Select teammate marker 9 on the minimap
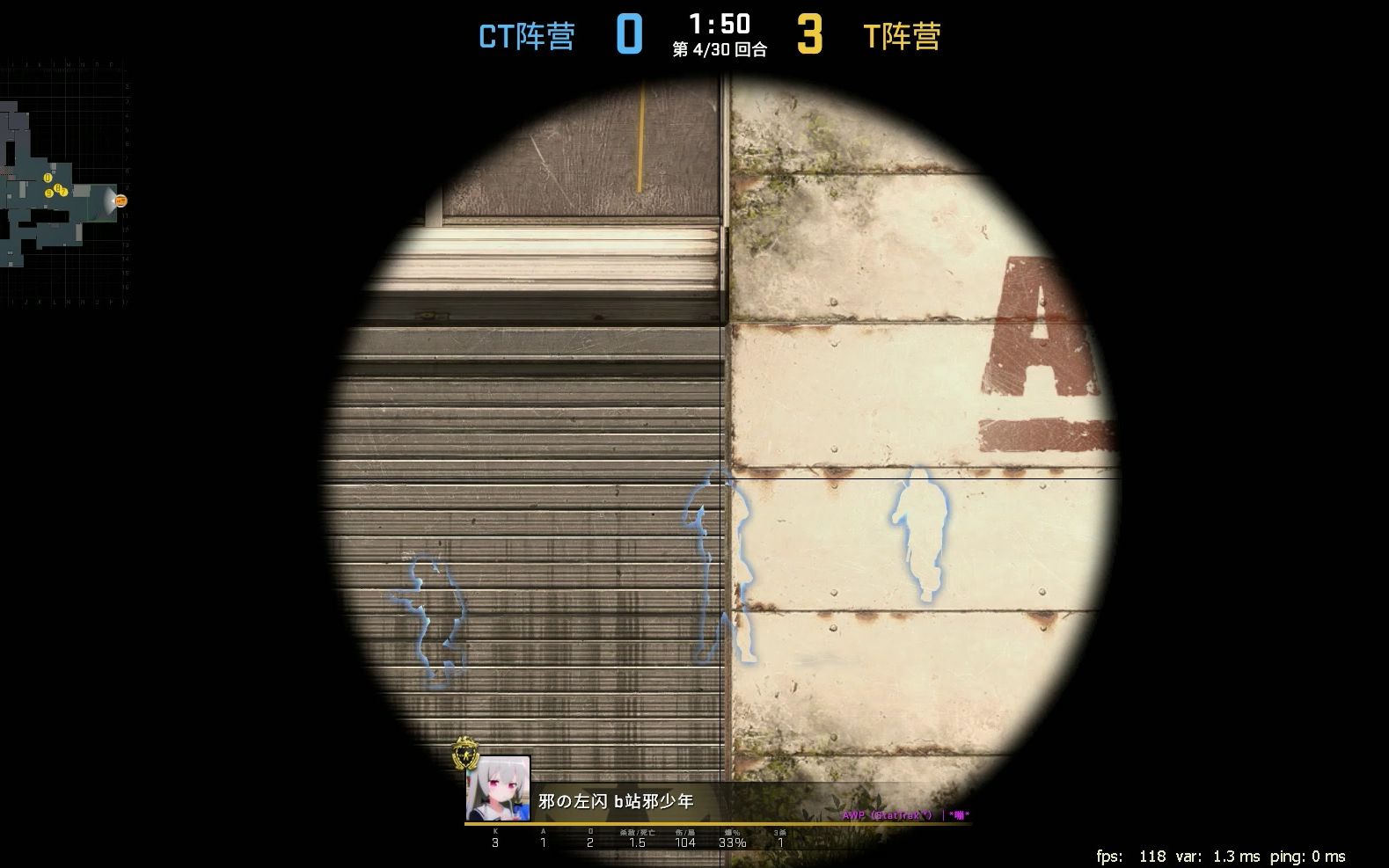1389x868 pixels. pyautogui.click(x=49, y=193)
